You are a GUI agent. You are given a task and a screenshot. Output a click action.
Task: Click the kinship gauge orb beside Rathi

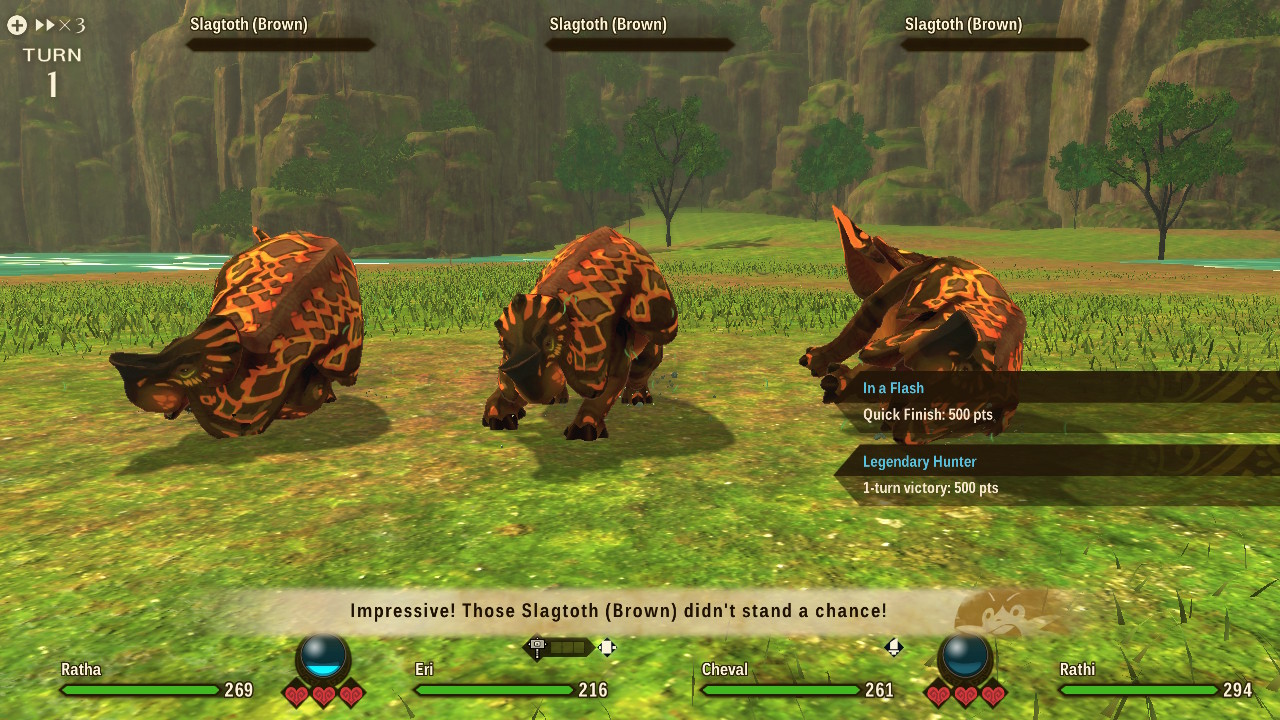pos(965,657)
